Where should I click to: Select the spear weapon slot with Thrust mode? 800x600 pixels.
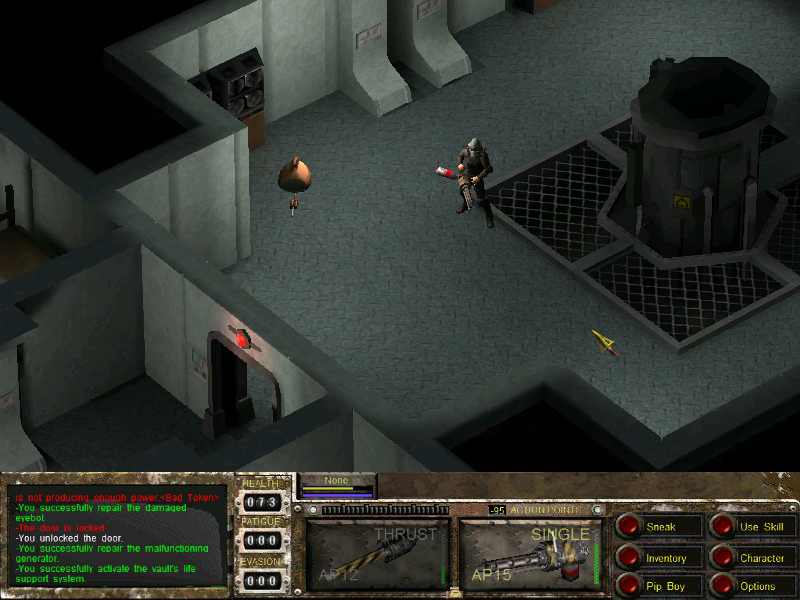click(x=376, y=554)
